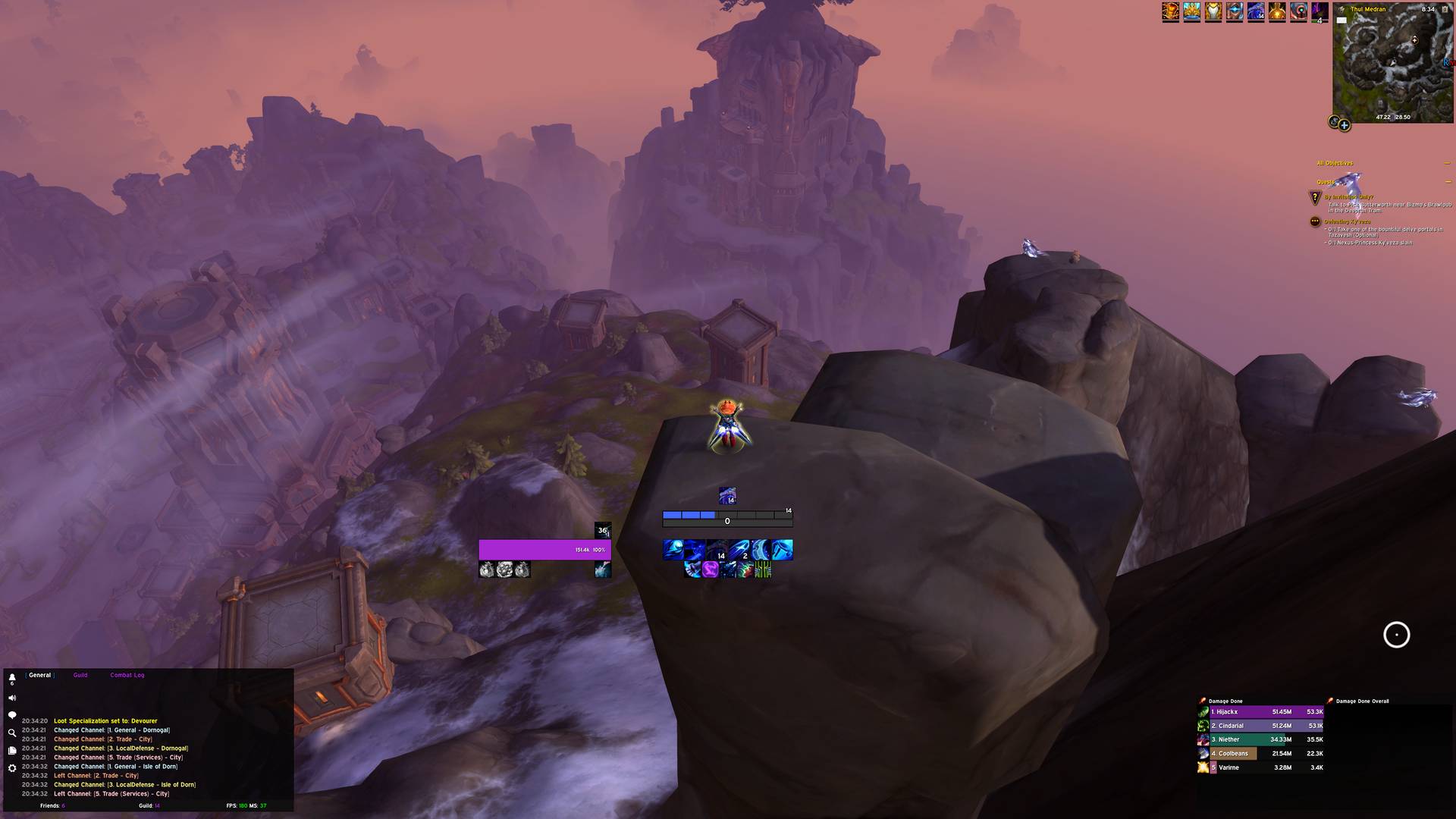Activate the green bars ability icon
This screenshot has width=1456, height=819.
[763, 570]
